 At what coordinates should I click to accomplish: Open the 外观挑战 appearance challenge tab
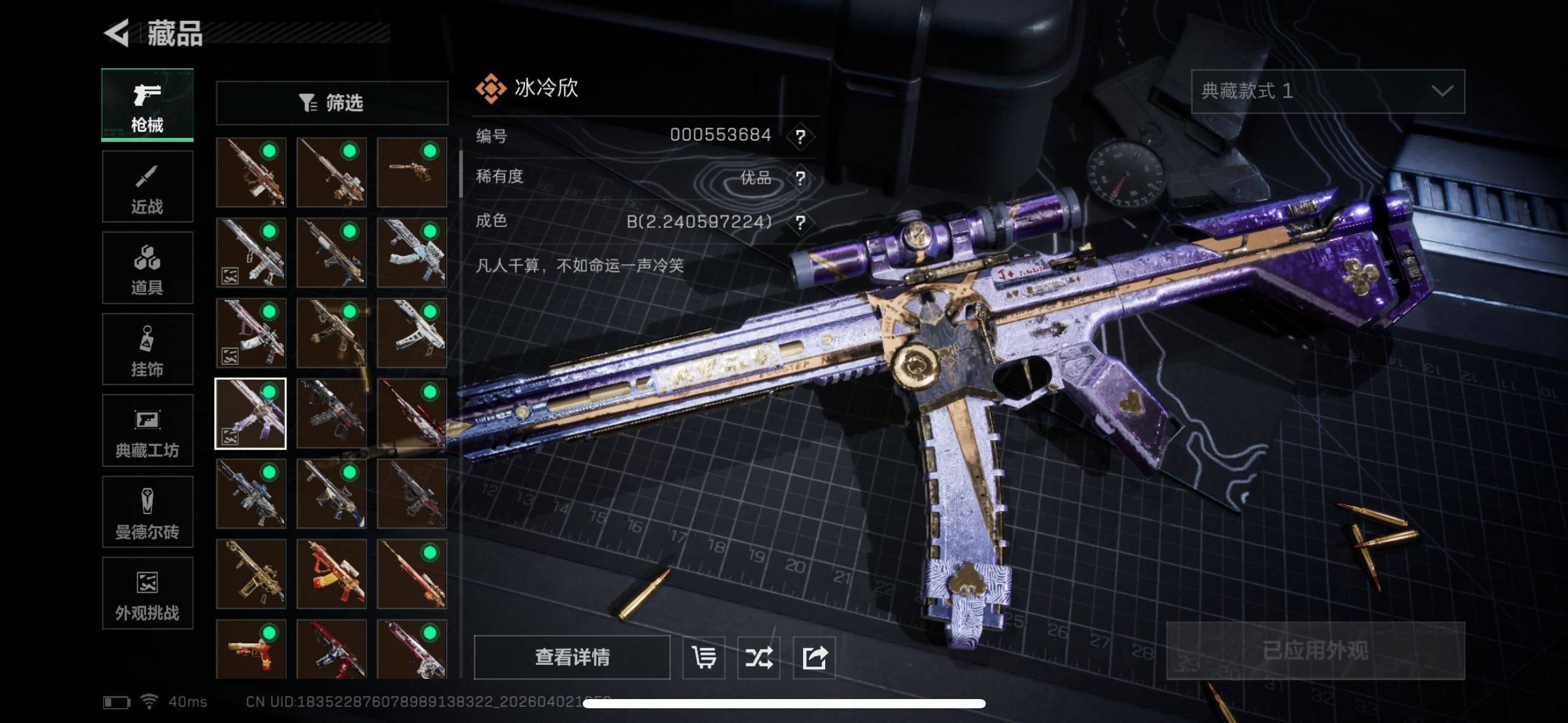(x=147, y=593)
